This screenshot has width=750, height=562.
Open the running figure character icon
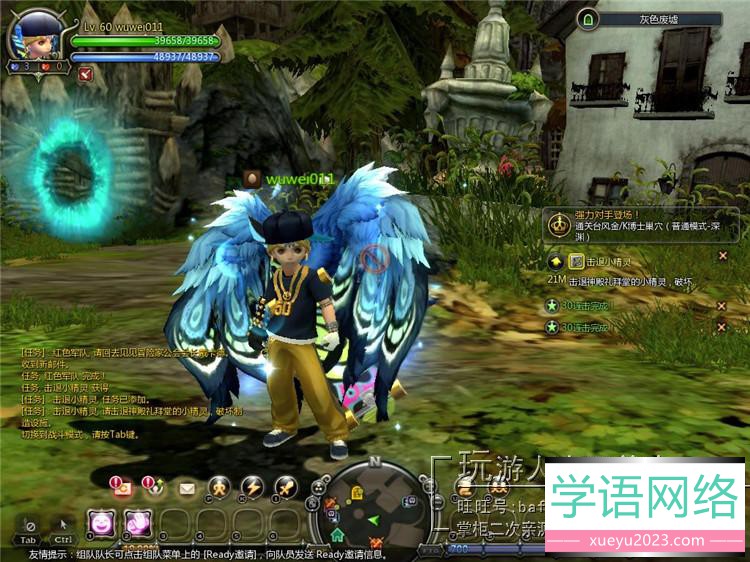pos(219,487)
